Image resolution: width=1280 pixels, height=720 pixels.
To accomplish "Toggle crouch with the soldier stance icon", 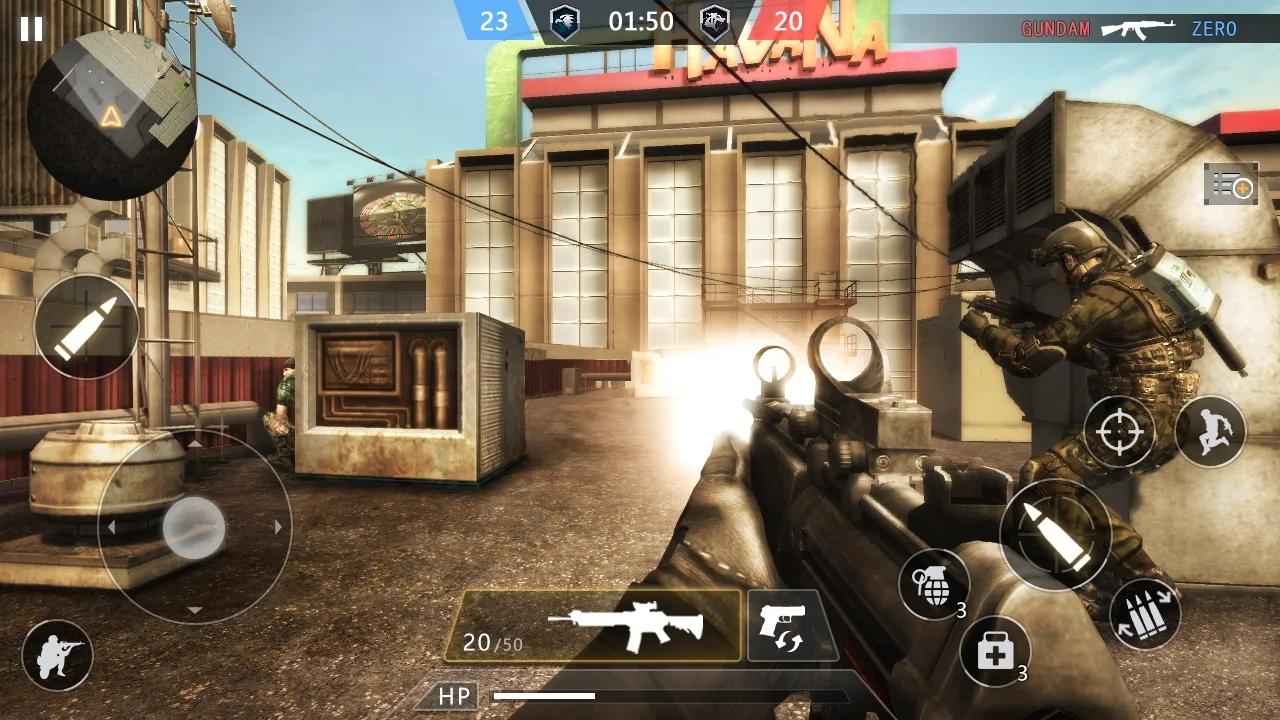I will coord(57,655).
